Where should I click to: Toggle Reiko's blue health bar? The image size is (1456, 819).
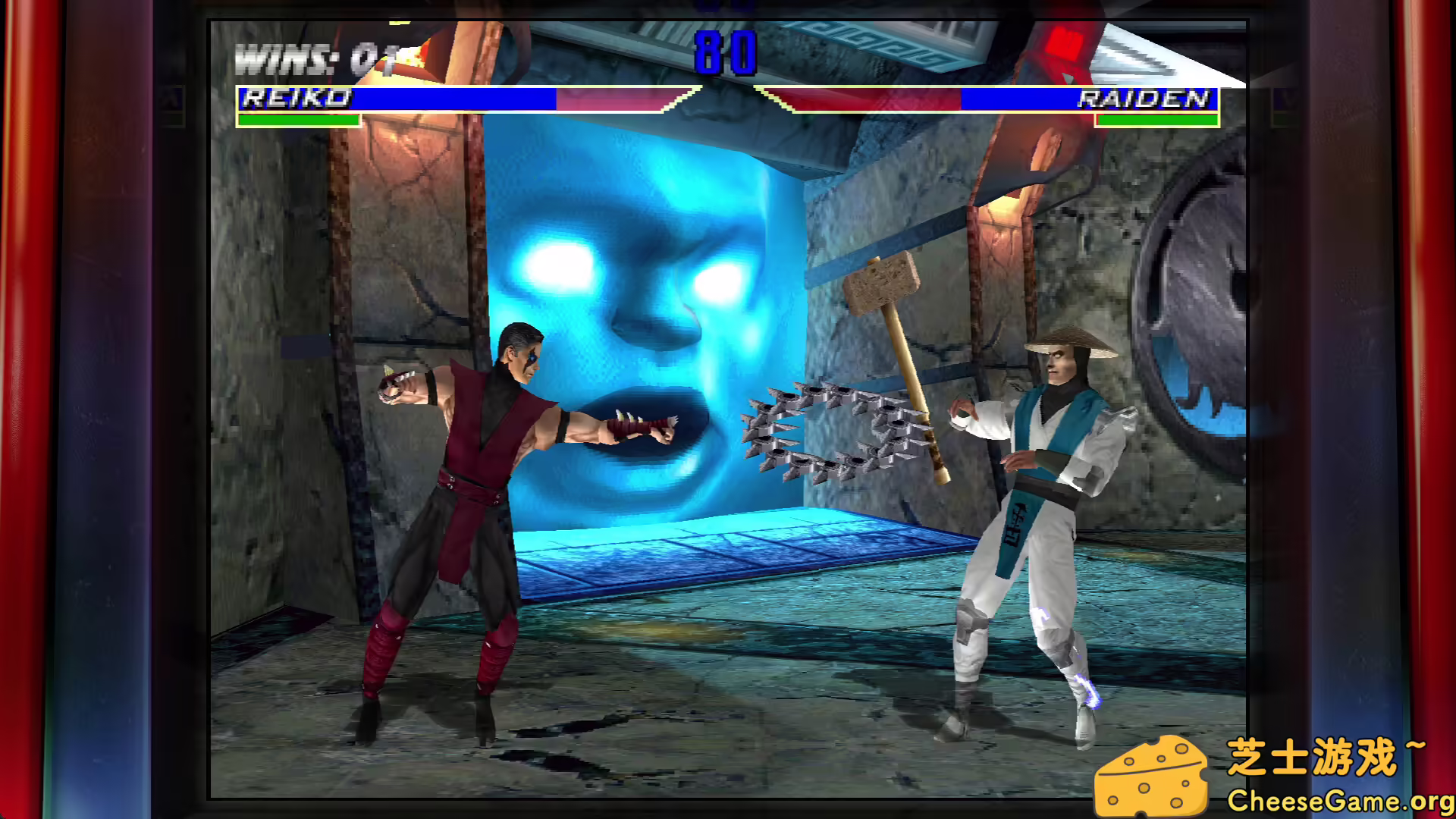pyautogui.click(x=455, y=99)
